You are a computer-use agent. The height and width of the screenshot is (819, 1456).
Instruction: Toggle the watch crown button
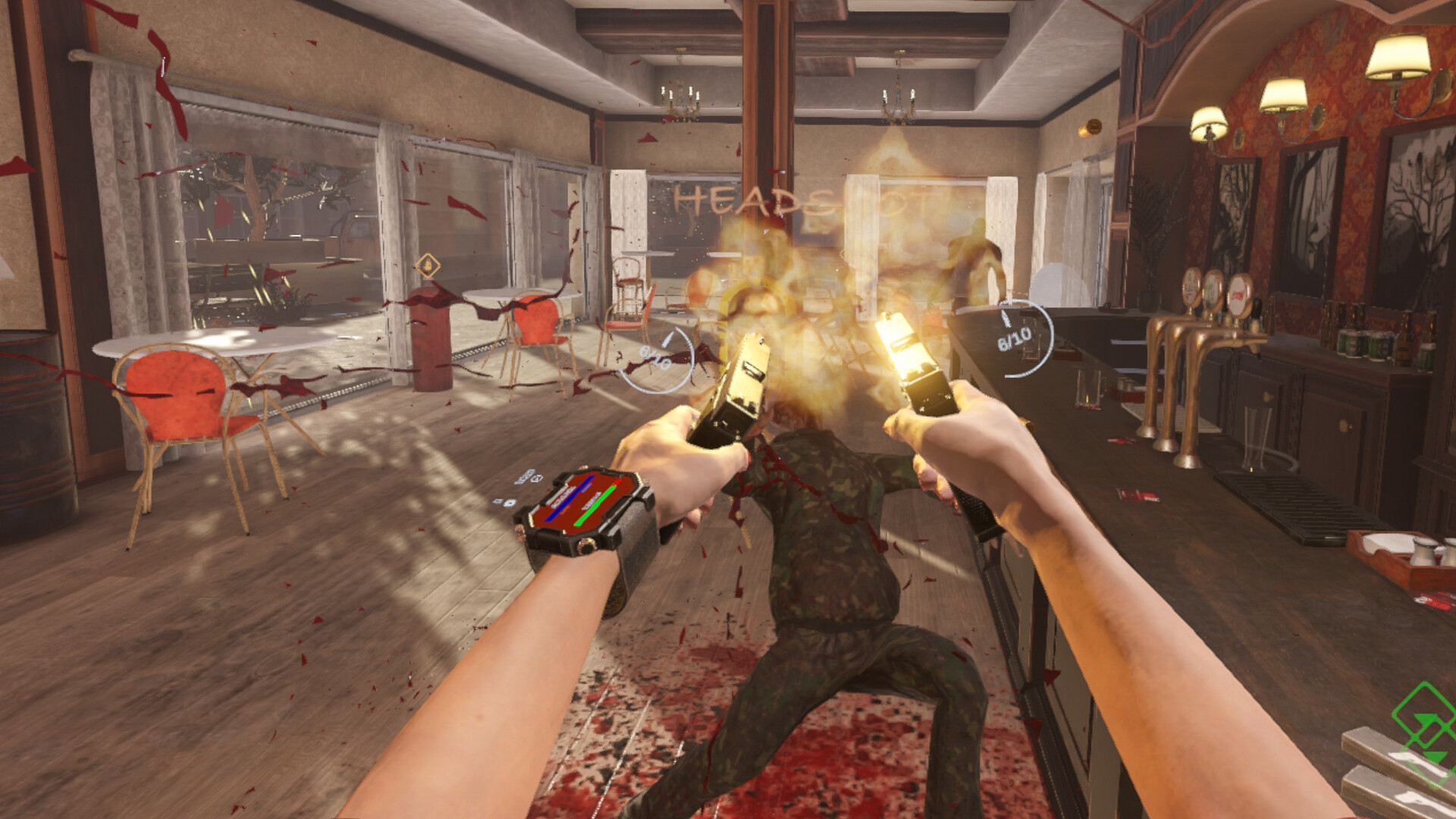[x=585, y=546]
